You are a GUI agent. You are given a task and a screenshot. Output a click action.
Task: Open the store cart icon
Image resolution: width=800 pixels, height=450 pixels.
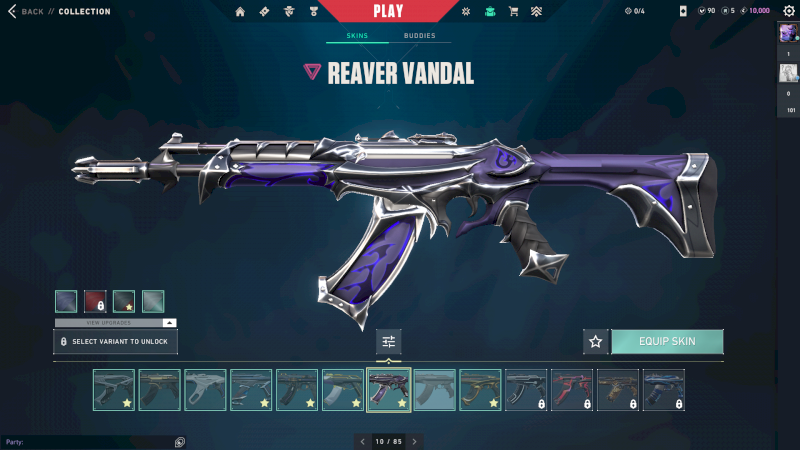click(x=513, y=11)
